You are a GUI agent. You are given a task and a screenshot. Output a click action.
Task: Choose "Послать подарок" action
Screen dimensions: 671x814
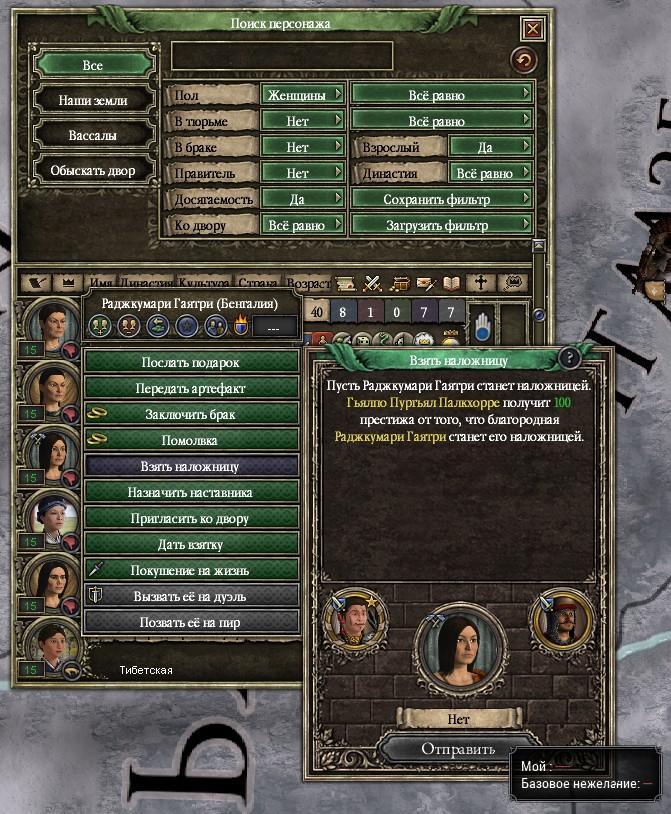coord(191,362)
